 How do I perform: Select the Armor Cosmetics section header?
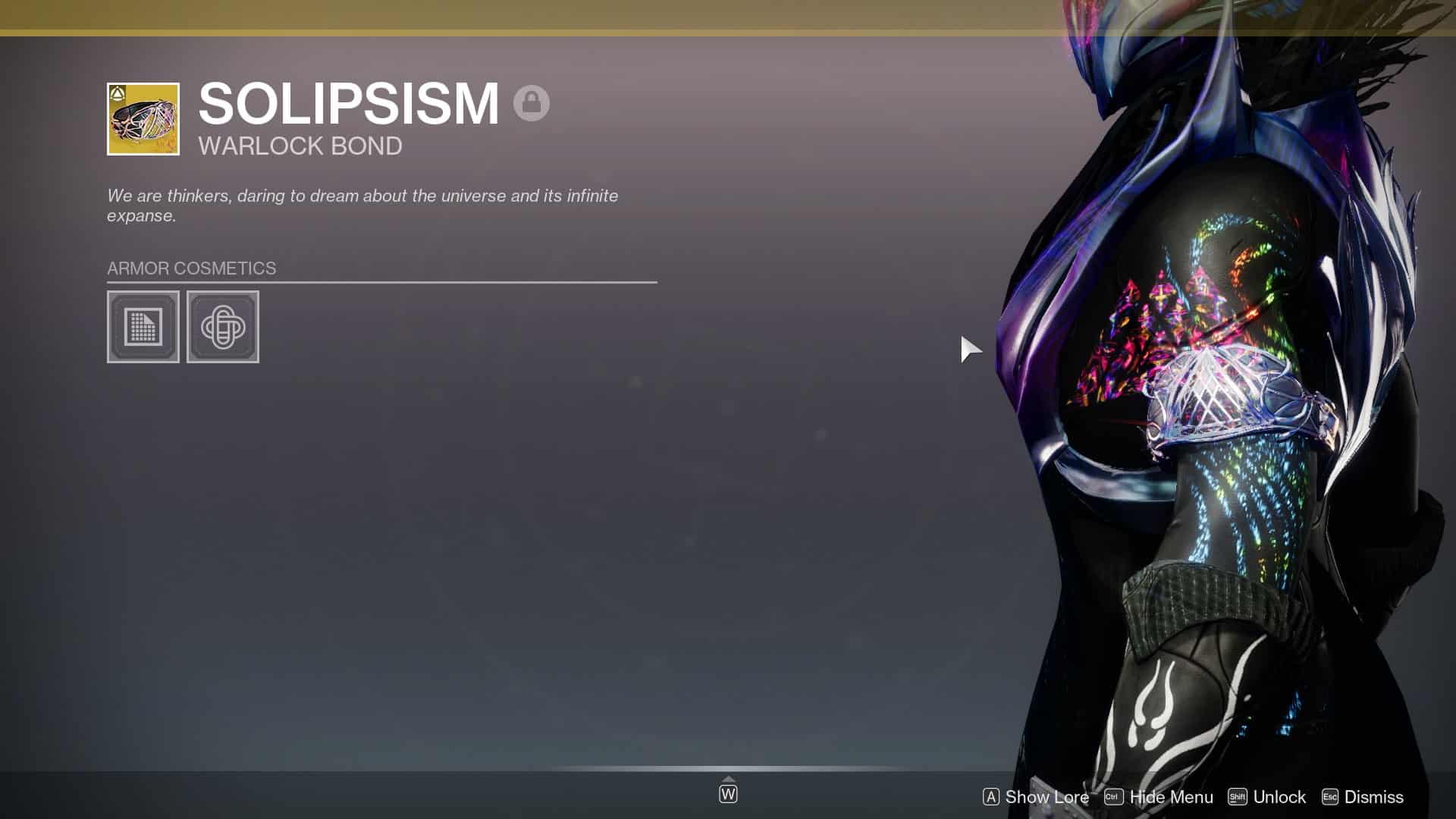(x=191, y=268)
